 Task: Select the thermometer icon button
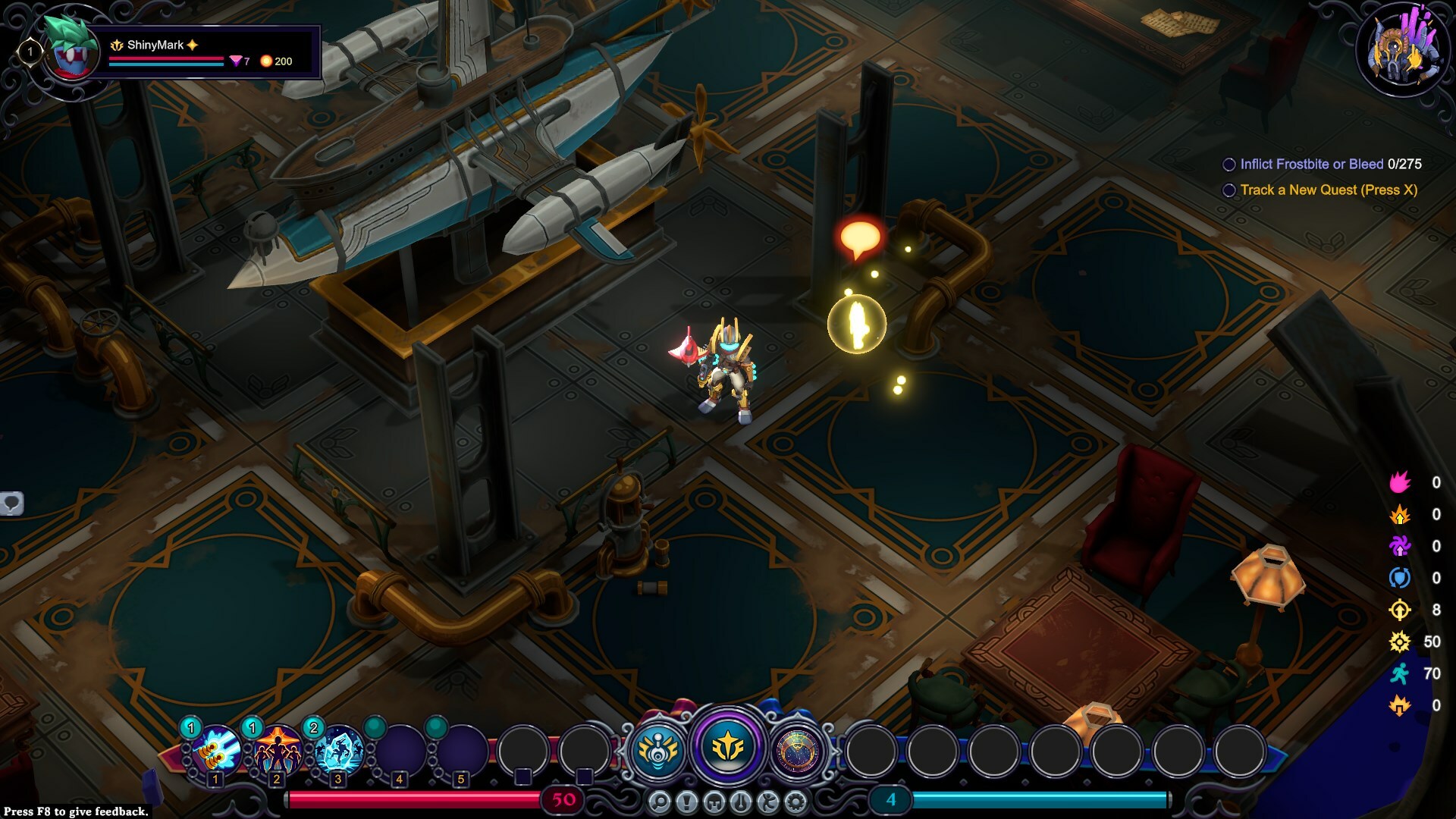741,802
